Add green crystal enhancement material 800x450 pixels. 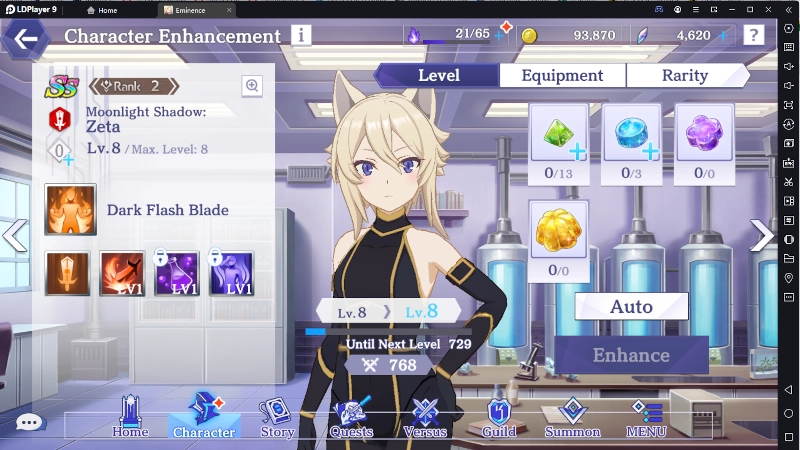pyautogui.click(x=559, y=134)
